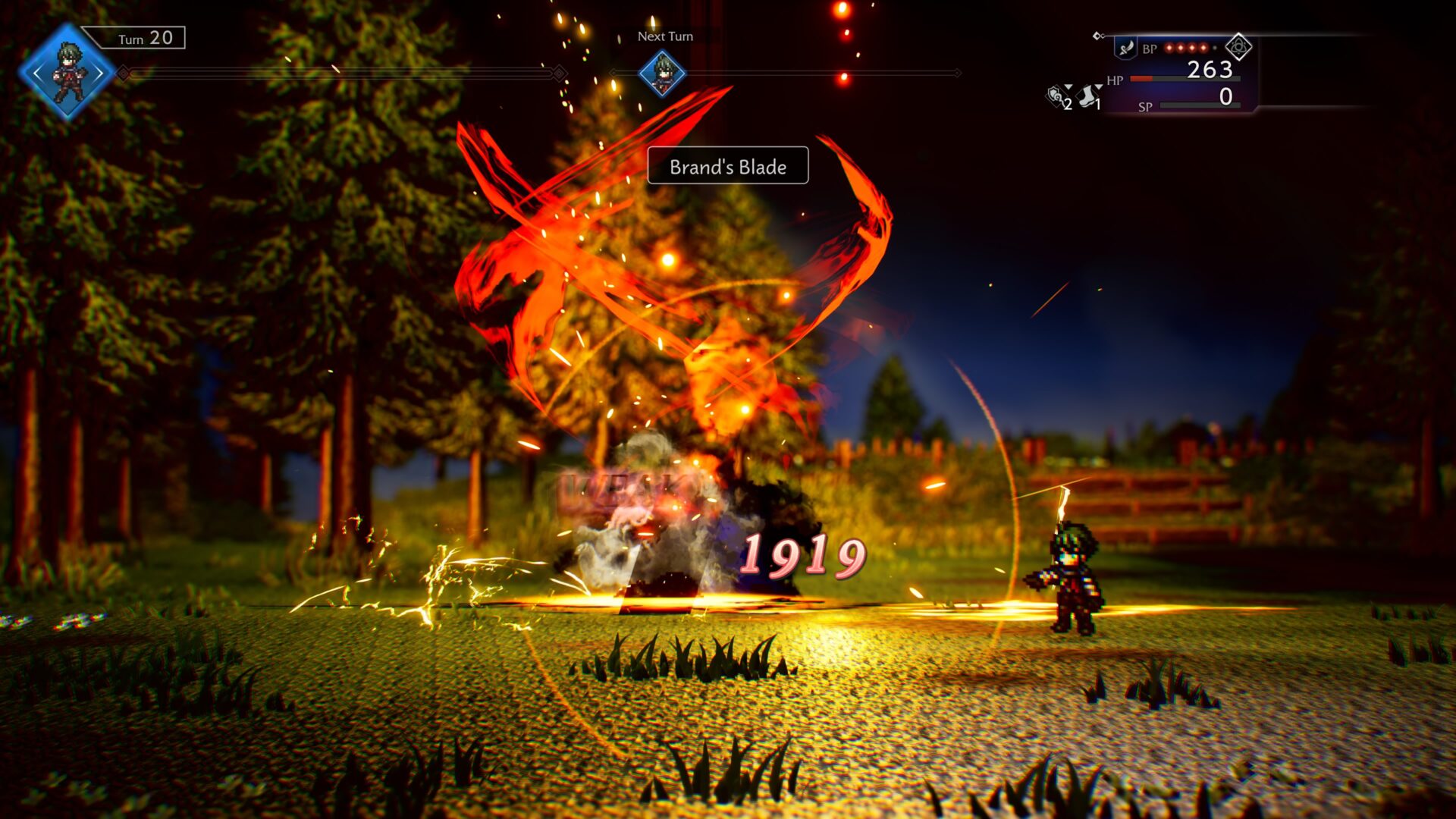Click the latent power diamond icon
This screenshot has width=1456, height=819.
pyautogui.click(x=1238, y=47)
